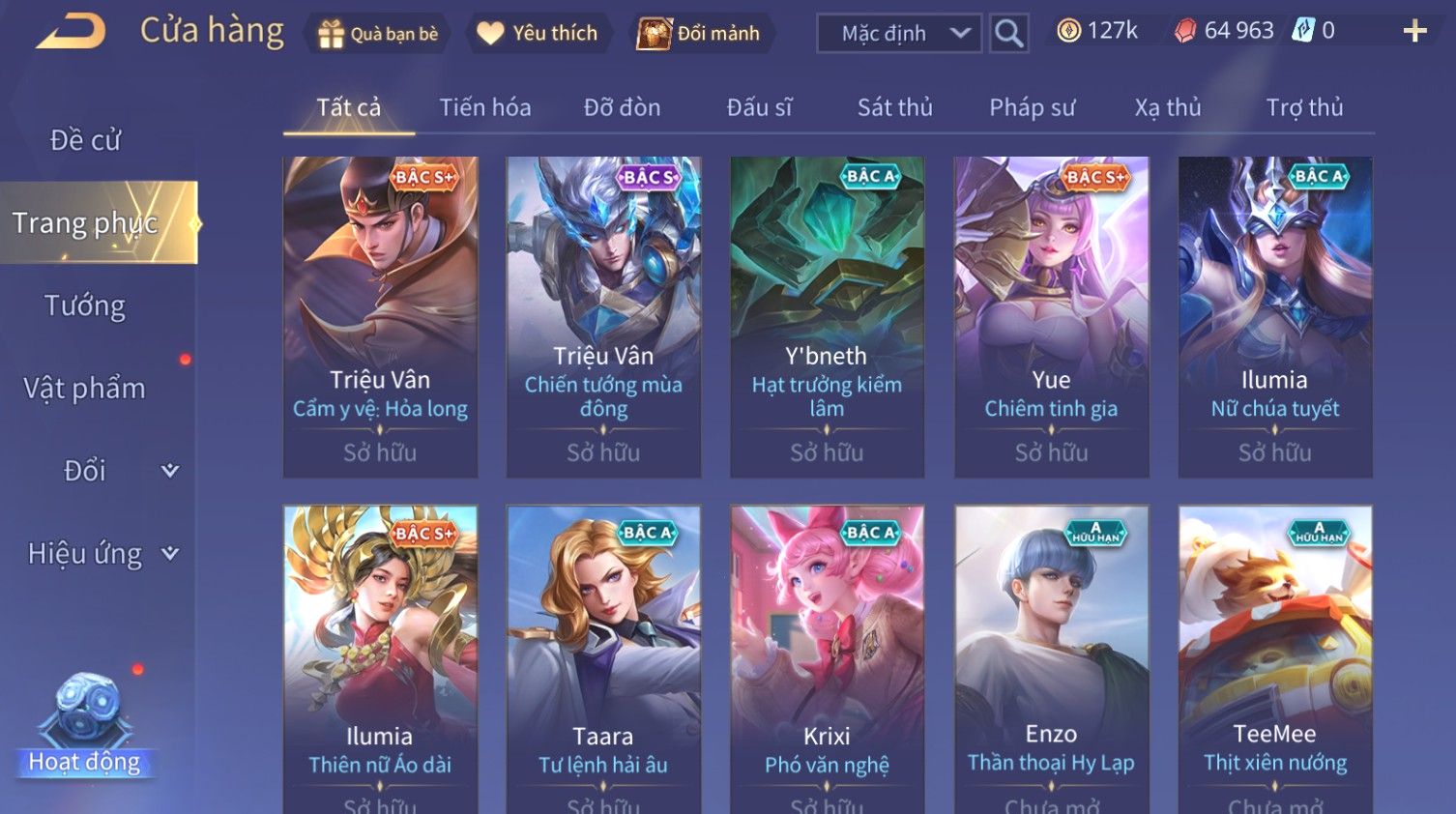This screenshot has width=1456, height=814.
Task: View Enzo Thần thoại Hy Lạp skin card
Action: (1051, 659)
